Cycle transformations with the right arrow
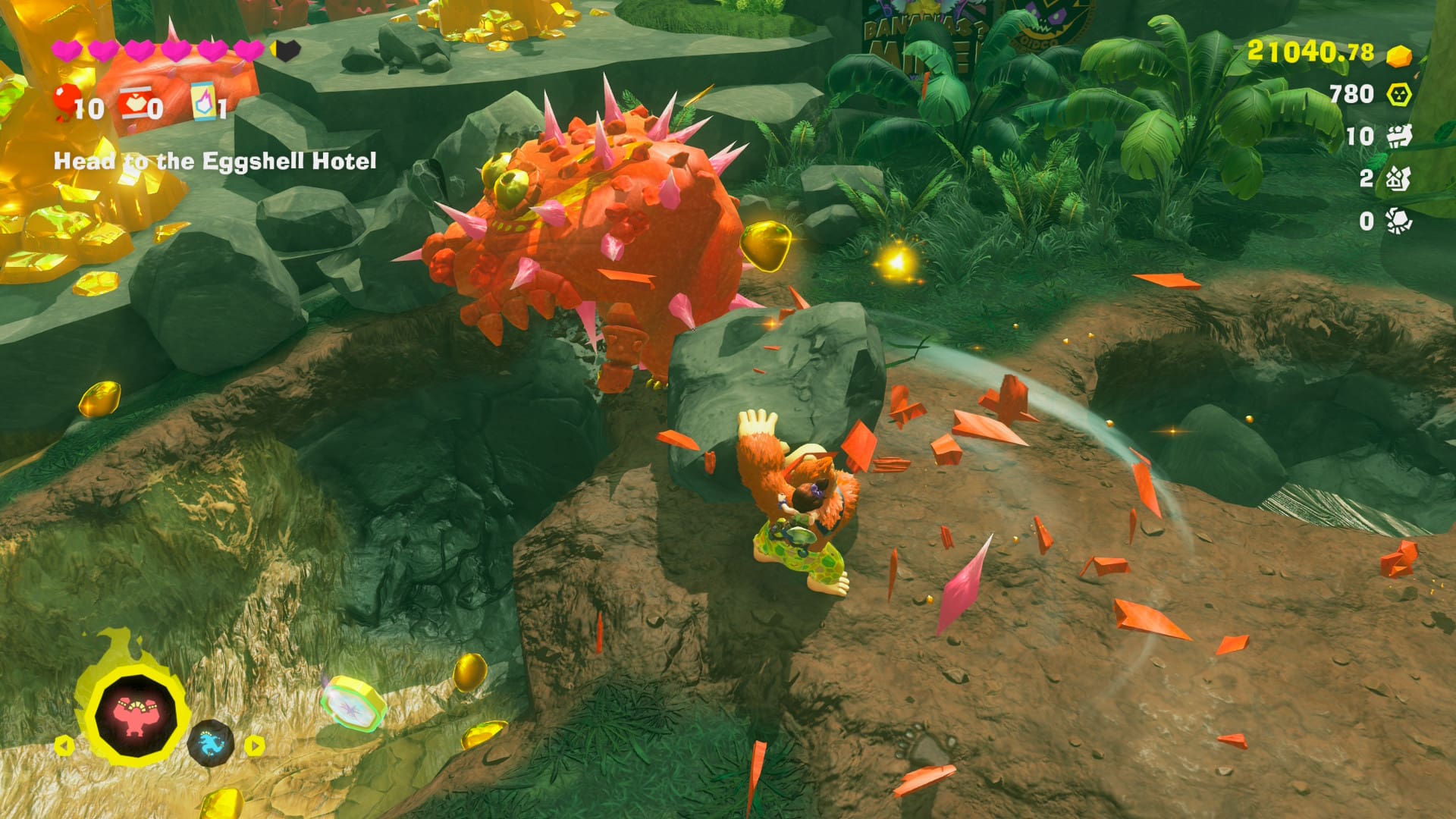Viewport: 1456px width, 819px height. 255,745
